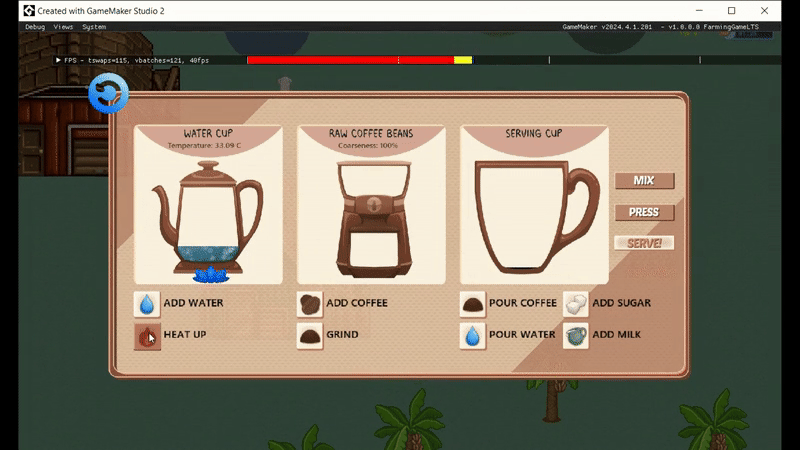Click the Heat Up button
Image resolution: width=800 pixels, height=450 pixels.
147,335
